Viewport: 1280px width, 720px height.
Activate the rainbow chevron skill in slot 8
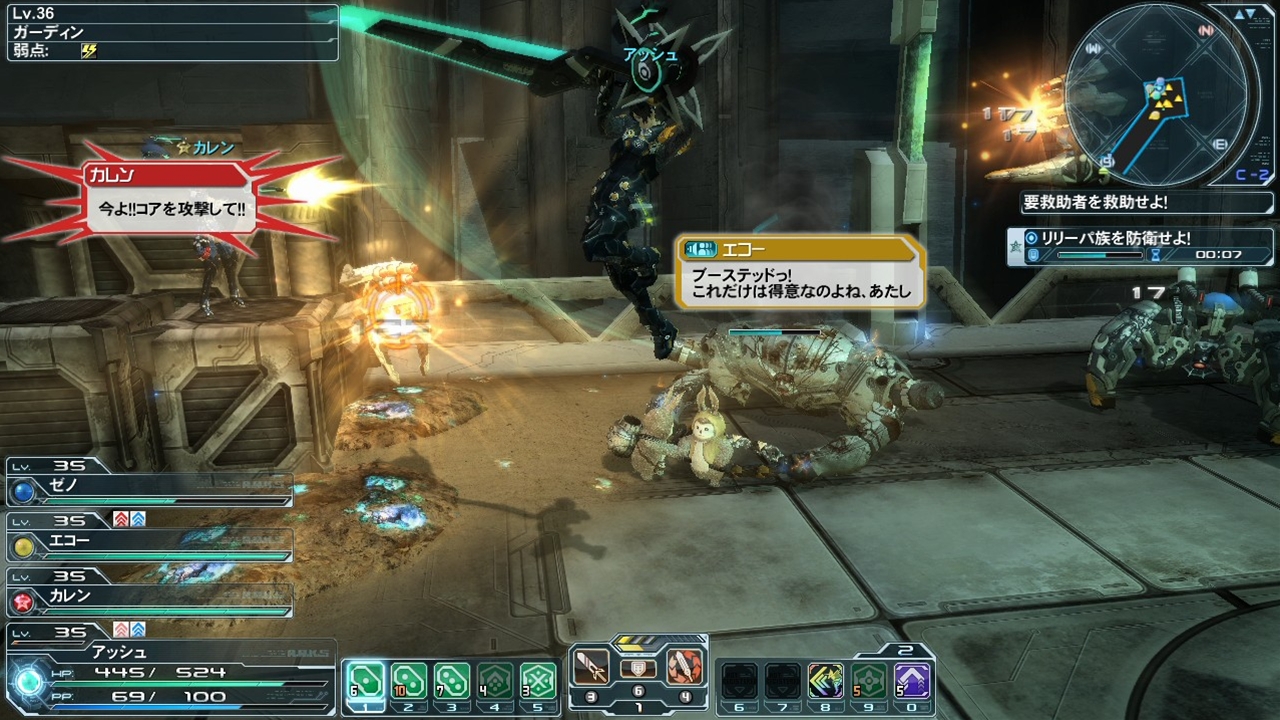(x=826, y=681)
